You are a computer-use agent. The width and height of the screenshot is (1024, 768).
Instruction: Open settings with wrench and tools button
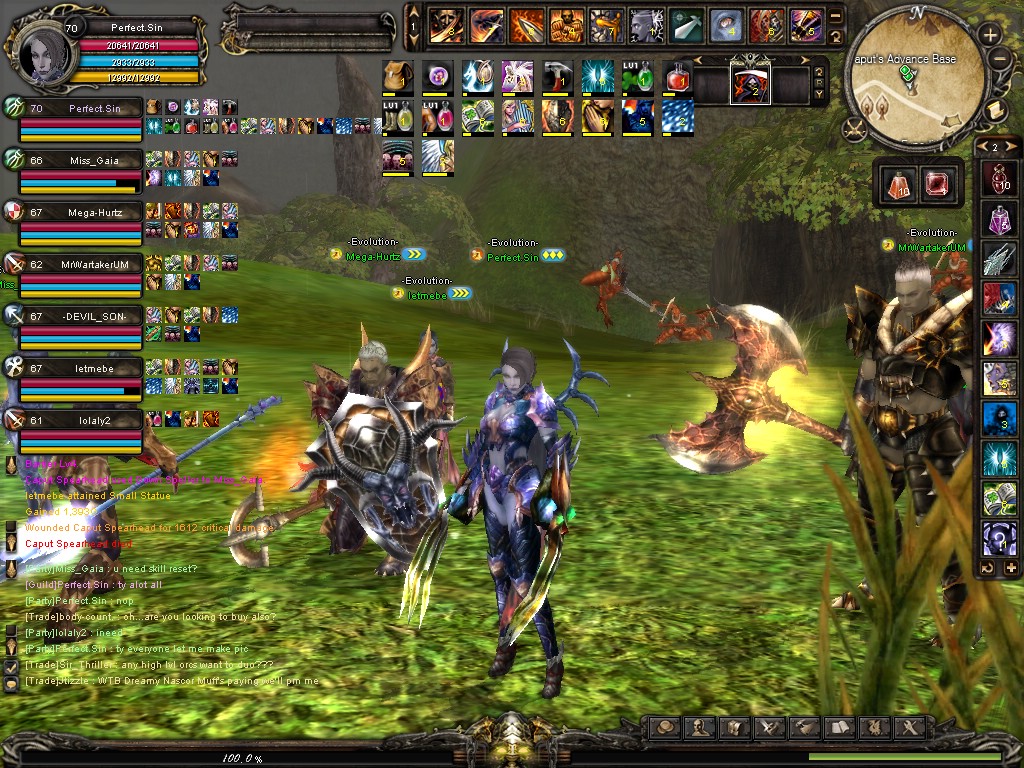tap(907, 728)
